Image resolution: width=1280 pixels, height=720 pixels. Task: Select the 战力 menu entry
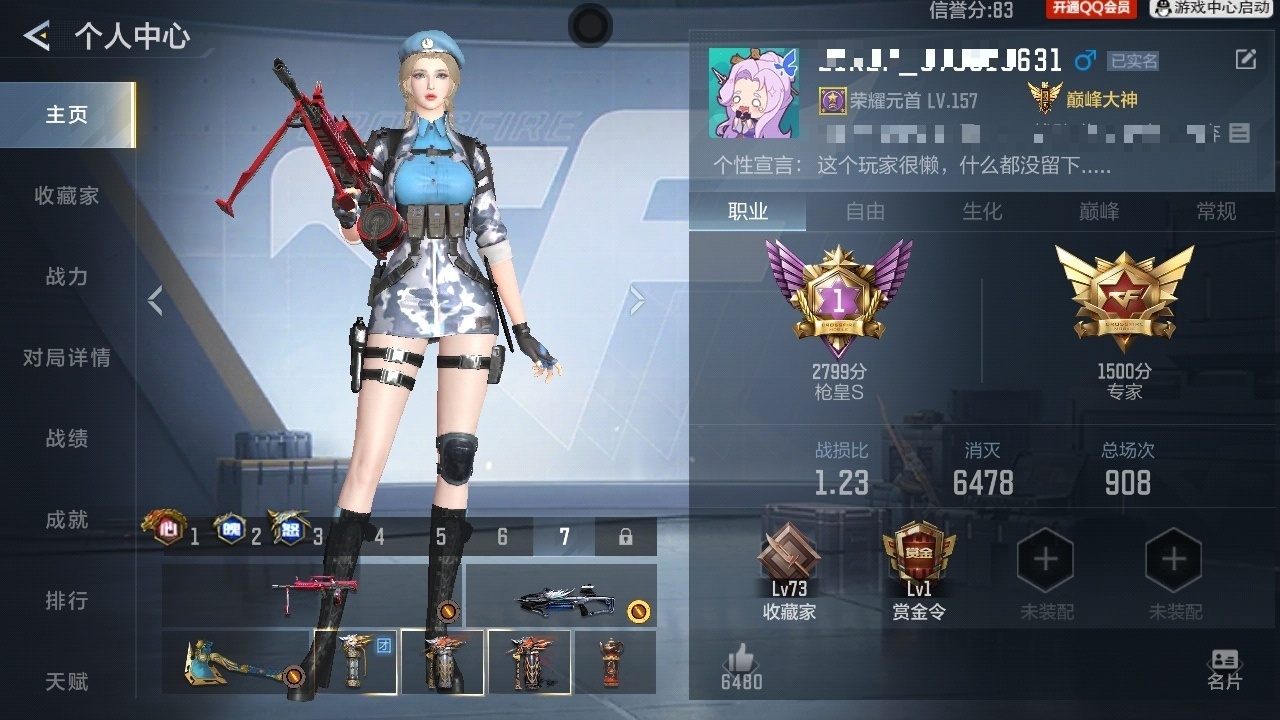click(67, 277)
